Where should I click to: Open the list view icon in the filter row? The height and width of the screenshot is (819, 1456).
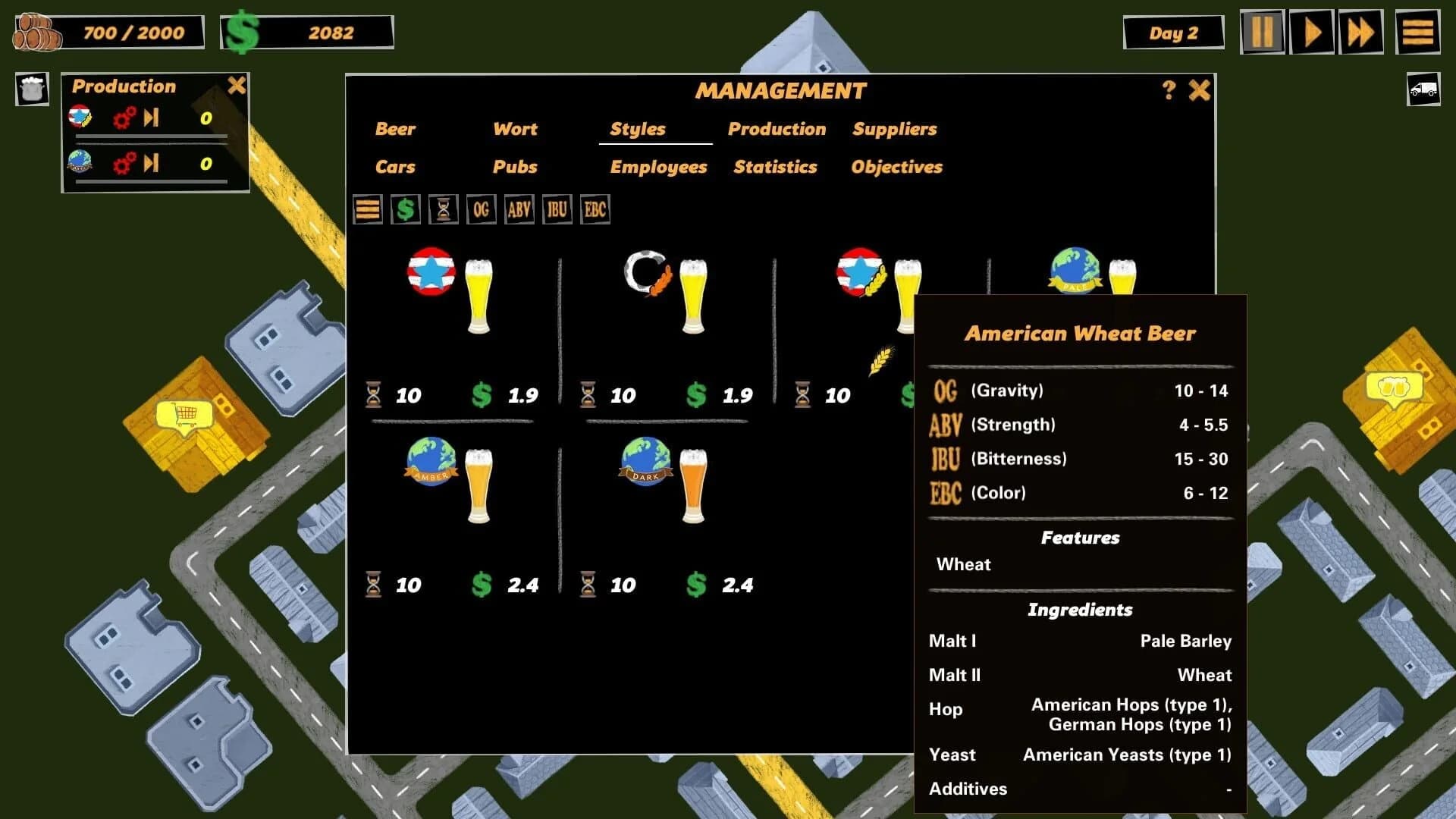[x=368, y=209]
